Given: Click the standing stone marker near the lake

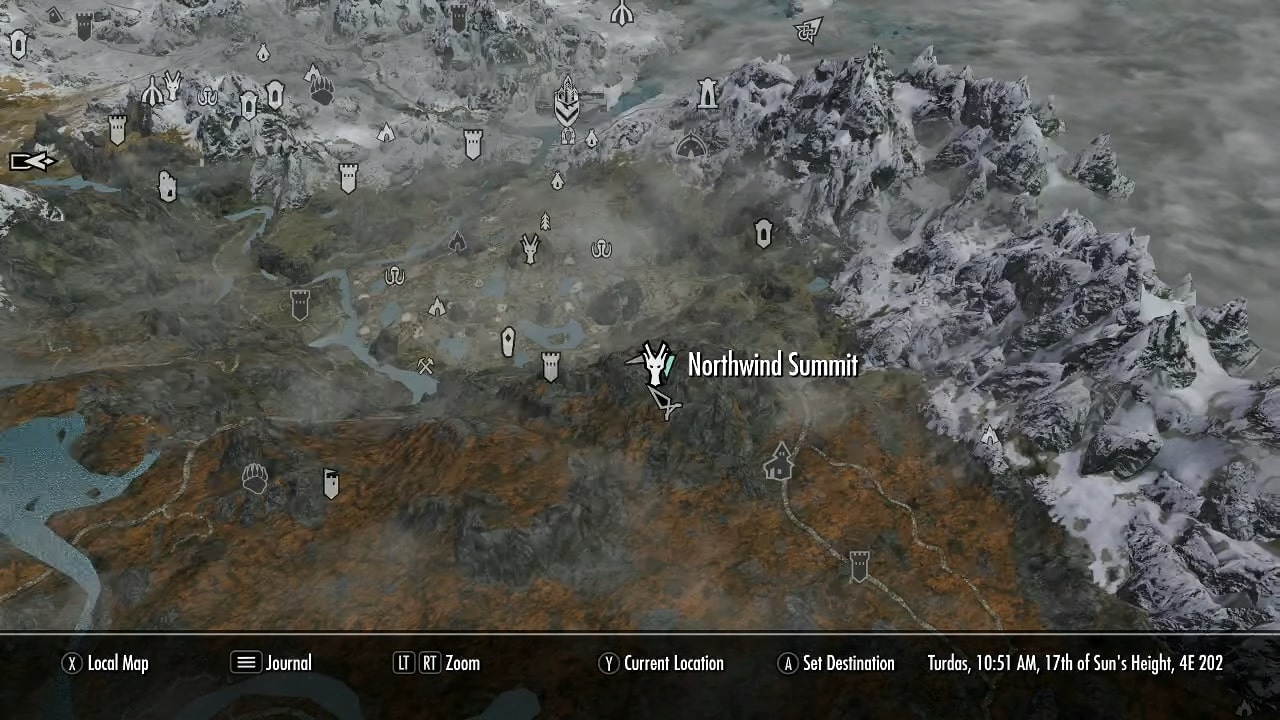Looking at the screenshot, I should click(508, 341).
